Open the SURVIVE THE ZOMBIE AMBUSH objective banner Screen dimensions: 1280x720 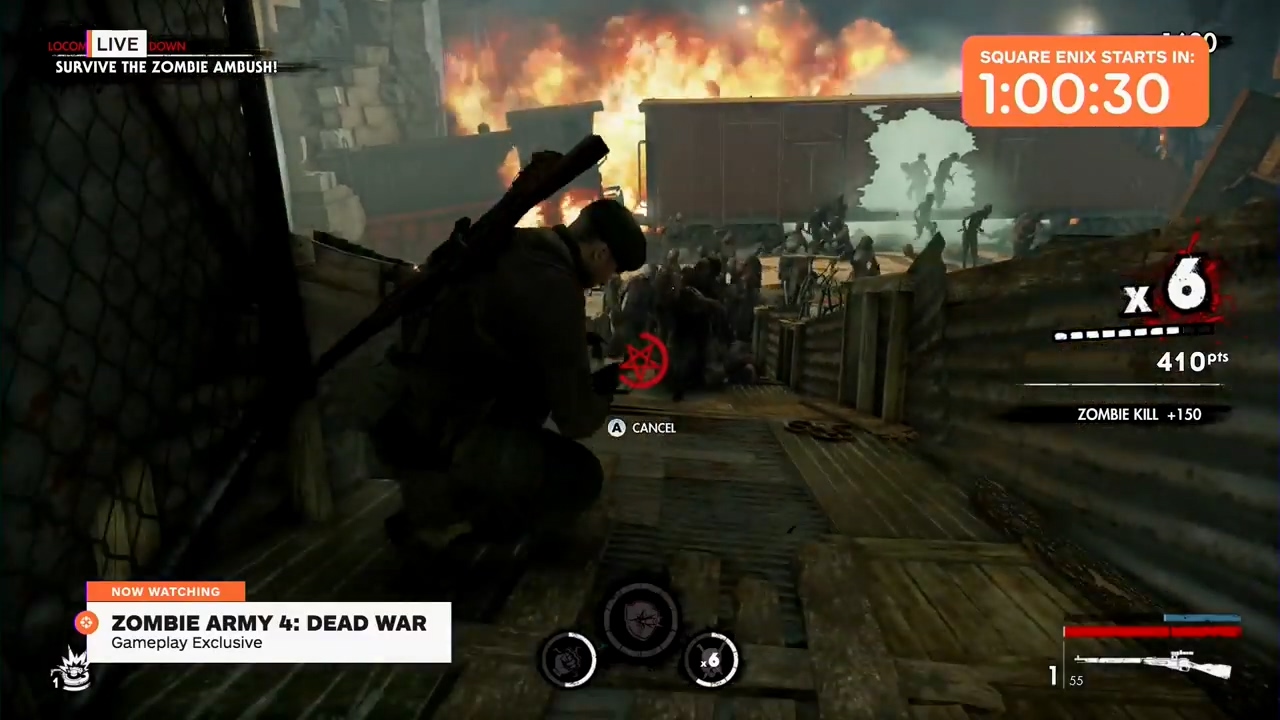pyautogui.click(x=166, y=67)
